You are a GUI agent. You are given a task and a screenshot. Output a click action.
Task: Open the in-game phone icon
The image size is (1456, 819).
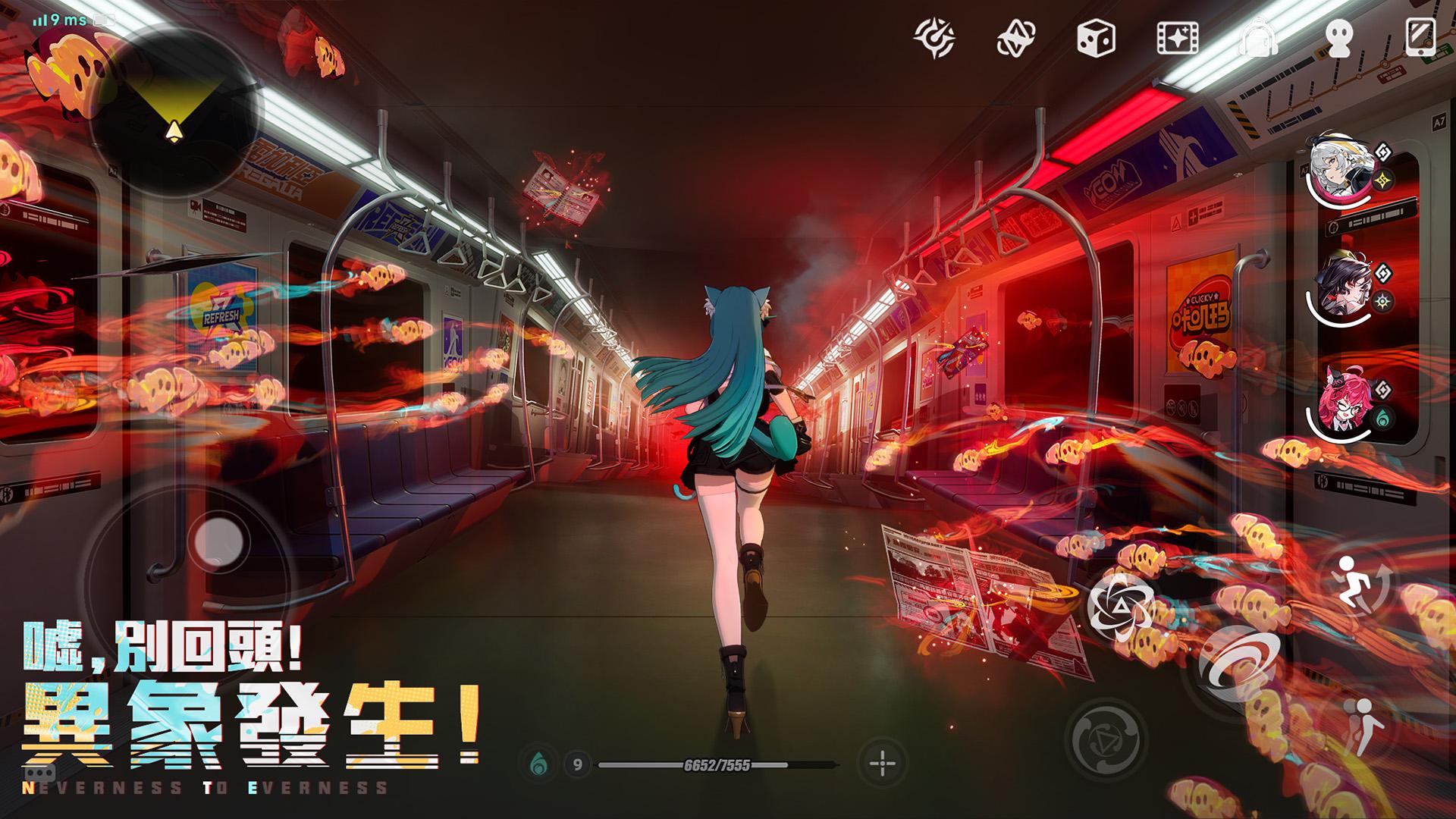1421,36
